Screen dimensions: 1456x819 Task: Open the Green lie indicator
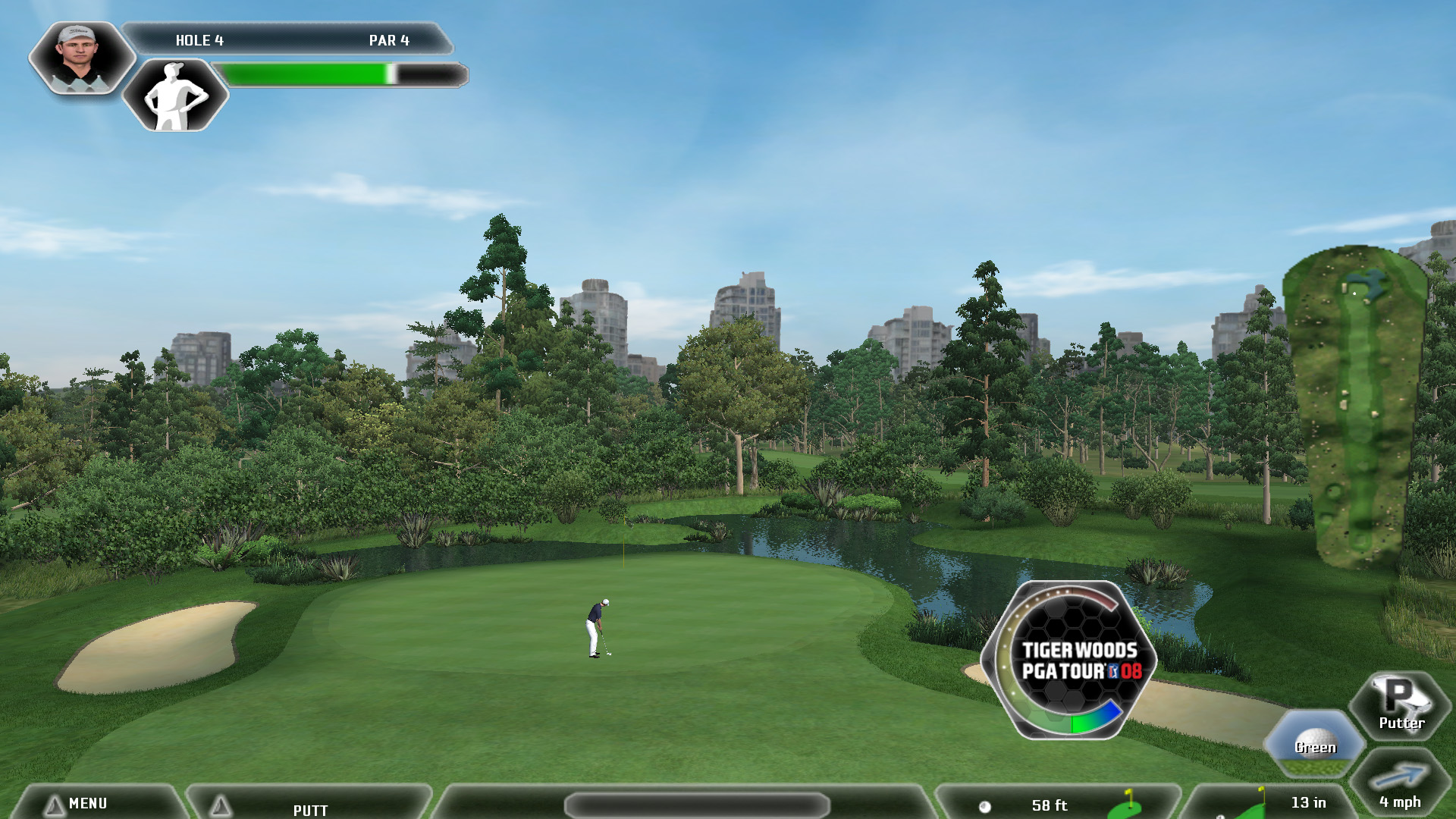coord(1314,742)
